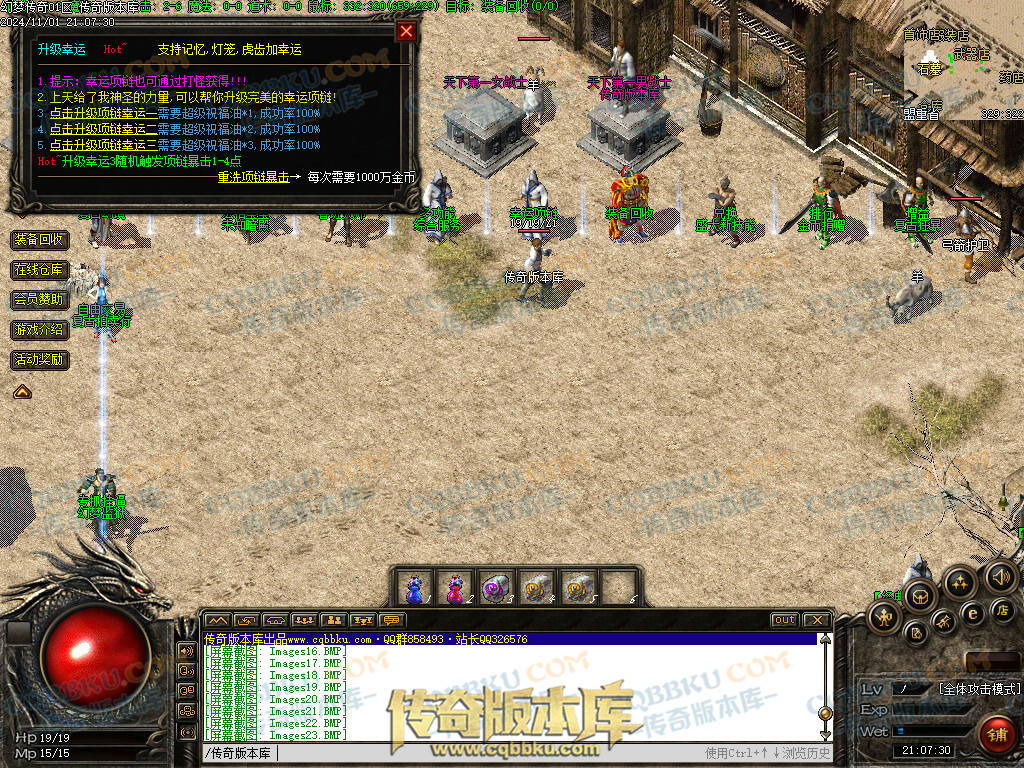Viewport: 1024px width, 768px height.
Task: Show the 游戏介绍 game introduction
Action: 40,329
